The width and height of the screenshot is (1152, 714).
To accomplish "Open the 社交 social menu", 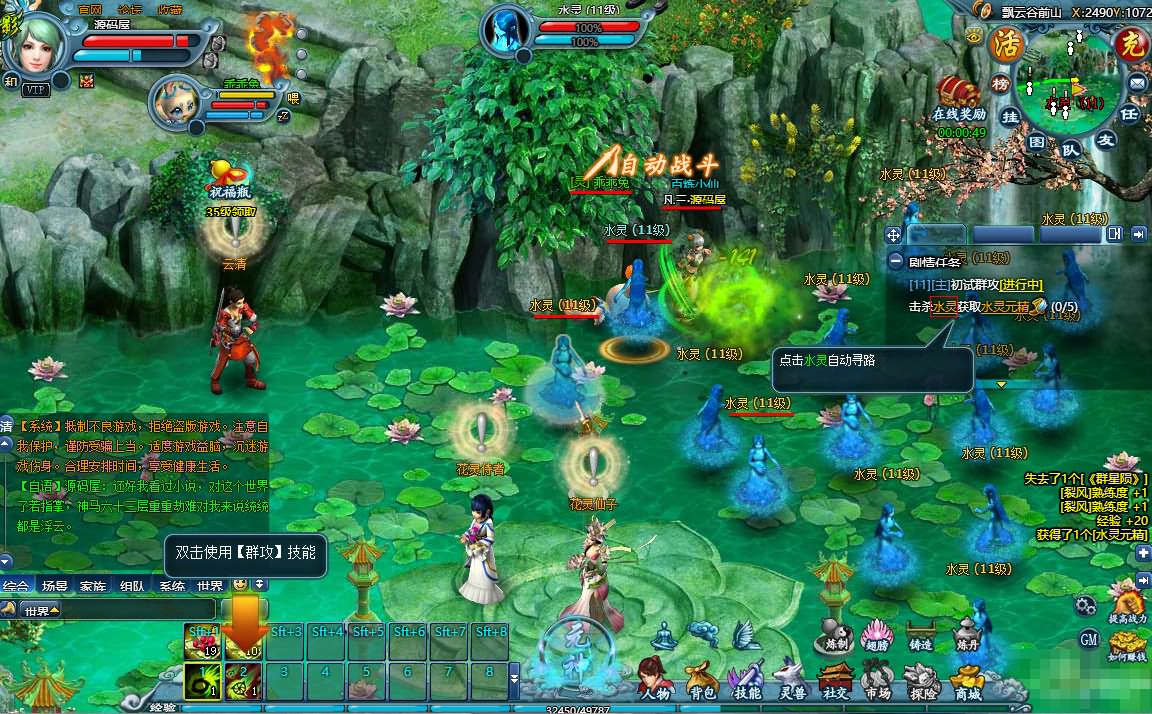I will pos(836,680).
